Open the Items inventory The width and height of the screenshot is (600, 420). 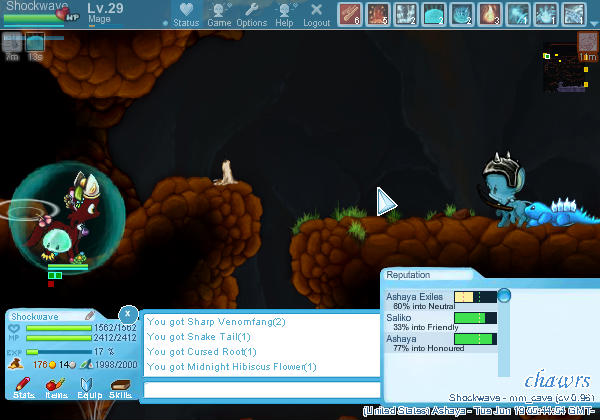56,386
